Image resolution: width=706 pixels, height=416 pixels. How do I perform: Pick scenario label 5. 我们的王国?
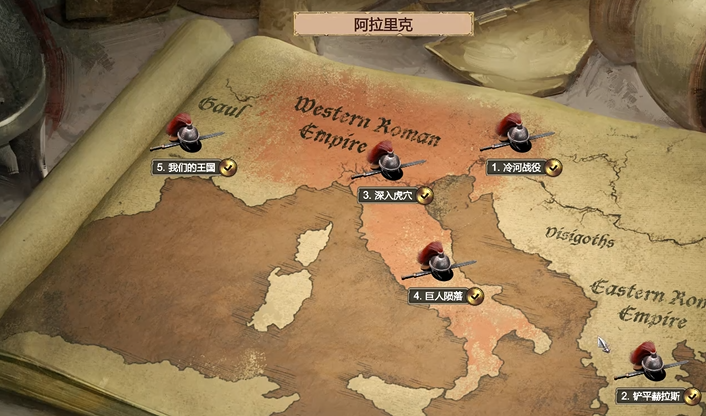coord(186,168)
